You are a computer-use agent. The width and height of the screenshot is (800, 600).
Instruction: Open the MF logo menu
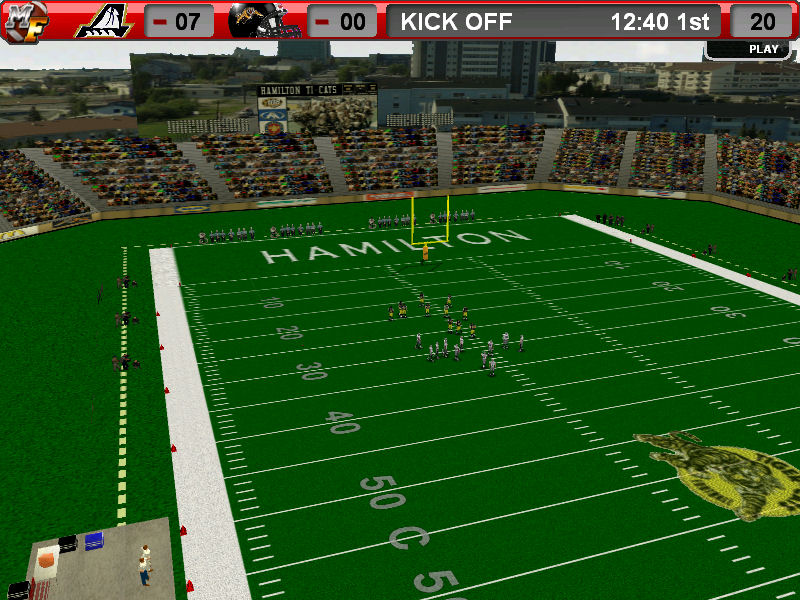pos(23,21)
